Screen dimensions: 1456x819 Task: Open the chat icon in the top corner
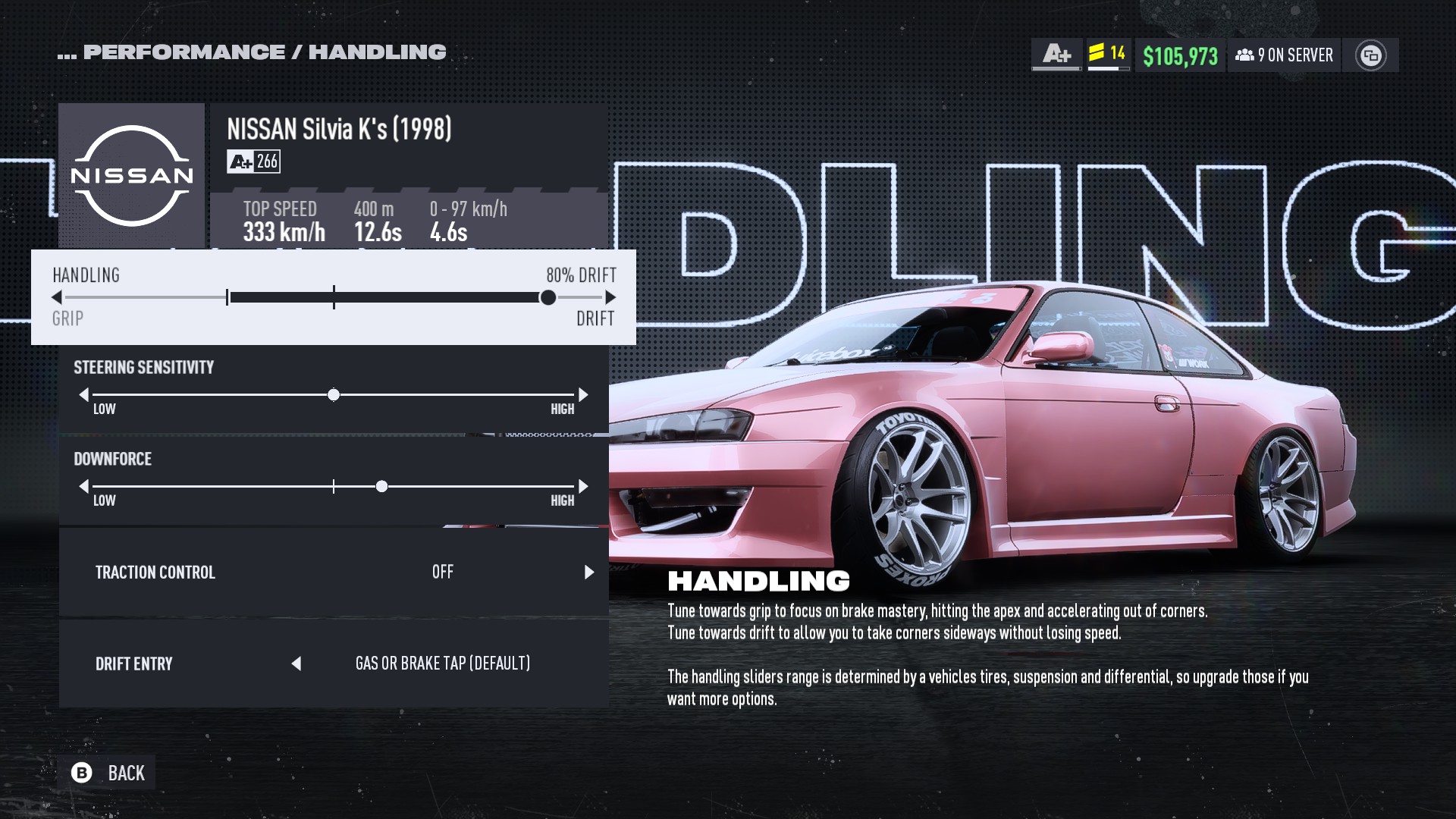[1370, 55]
